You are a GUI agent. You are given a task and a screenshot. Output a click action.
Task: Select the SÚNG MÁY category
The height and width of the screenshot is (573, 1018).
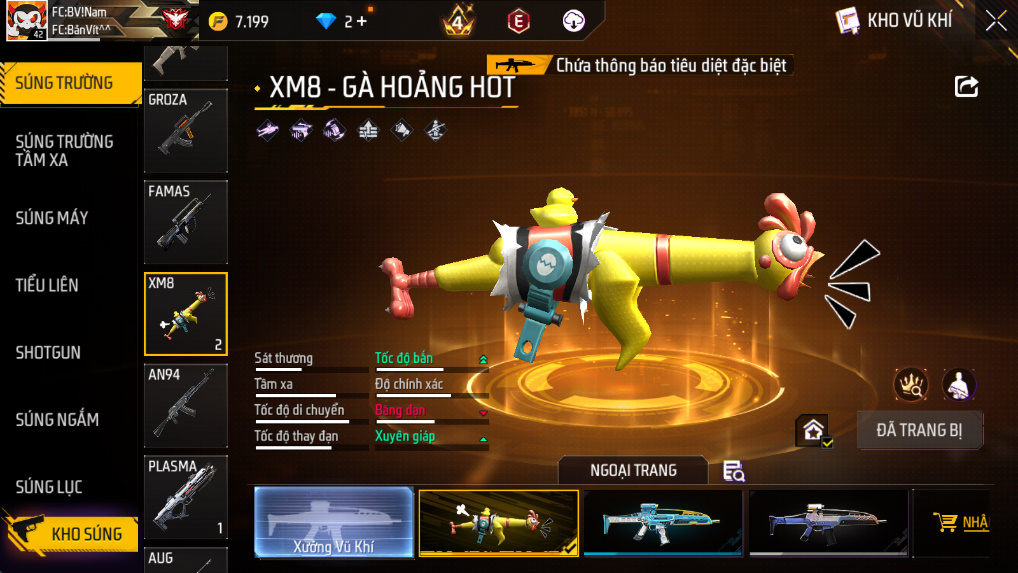click(52, 218)
